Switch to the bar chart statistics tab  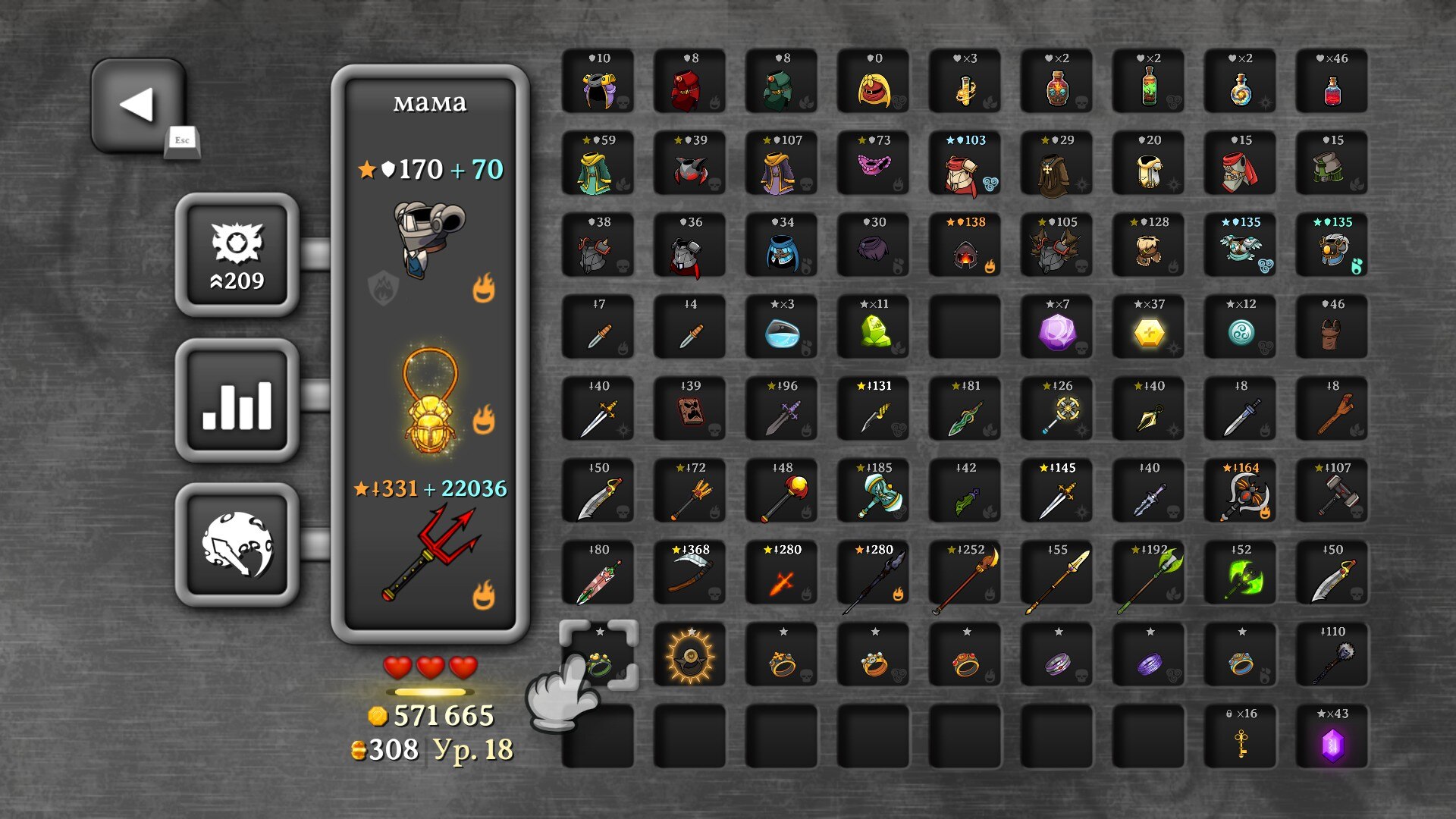point(237,400)
